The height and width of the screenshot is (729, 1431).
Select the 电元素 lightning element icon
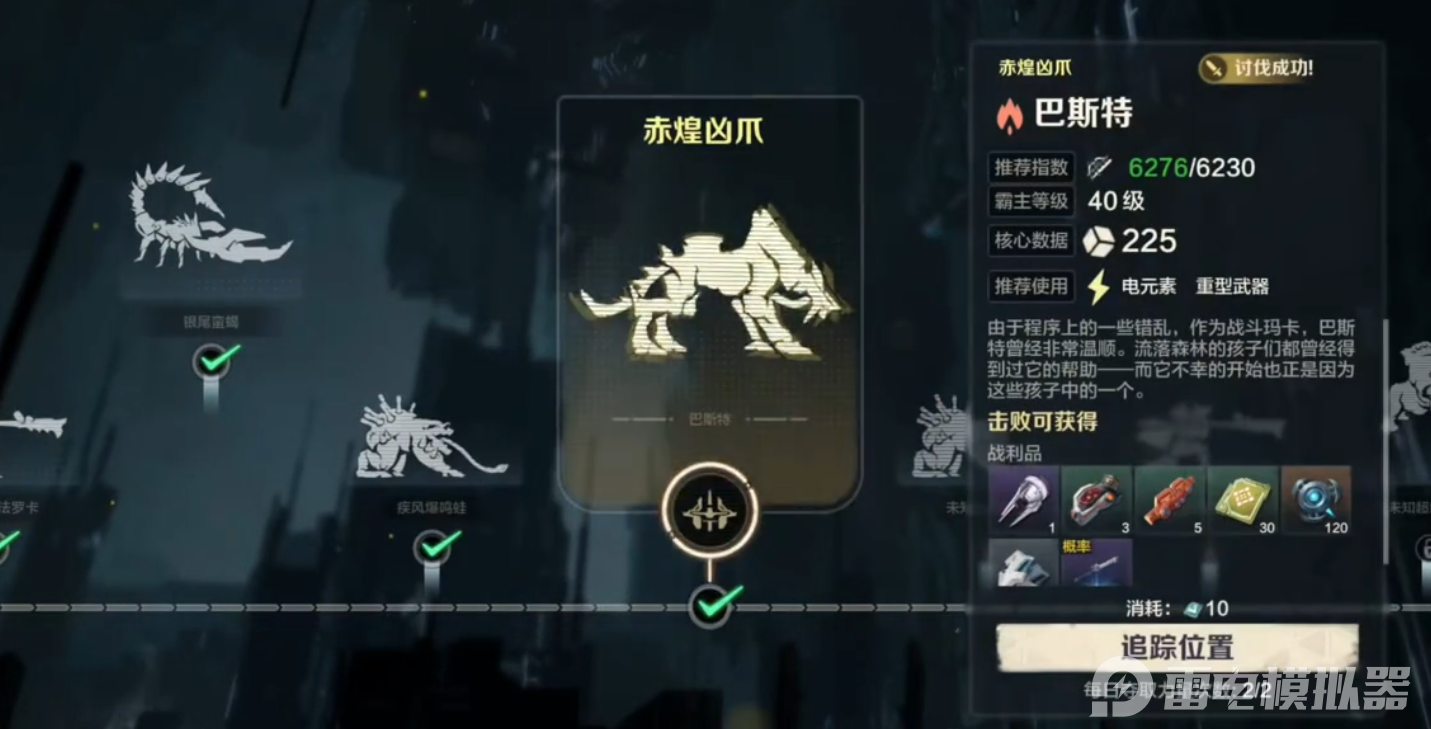pyautogui.click(x=1100, y=287)
